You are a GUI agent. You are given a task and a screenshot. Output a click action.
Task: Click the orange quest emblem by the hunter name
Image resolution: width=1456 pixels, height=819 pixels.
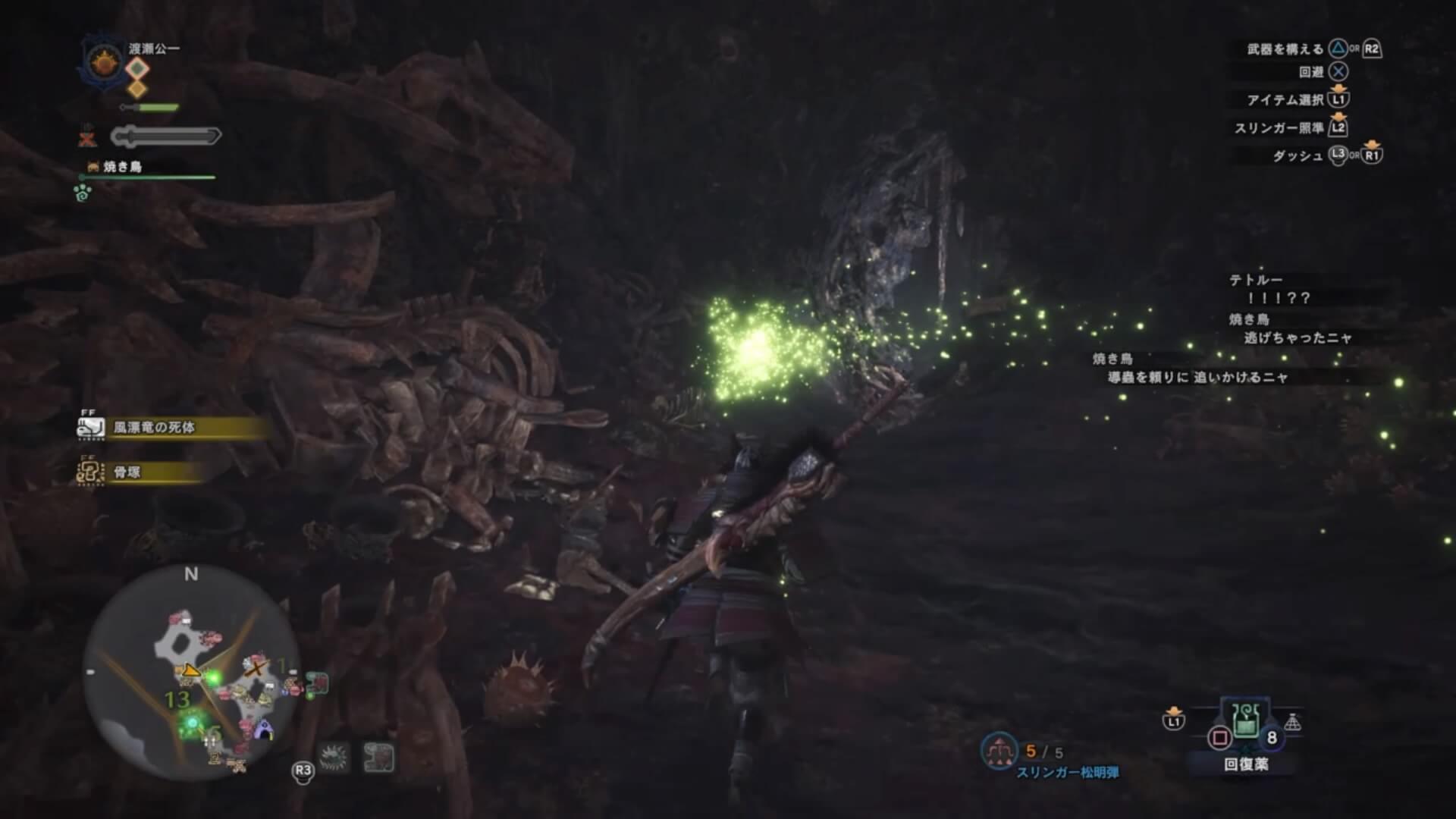(102, 62)
